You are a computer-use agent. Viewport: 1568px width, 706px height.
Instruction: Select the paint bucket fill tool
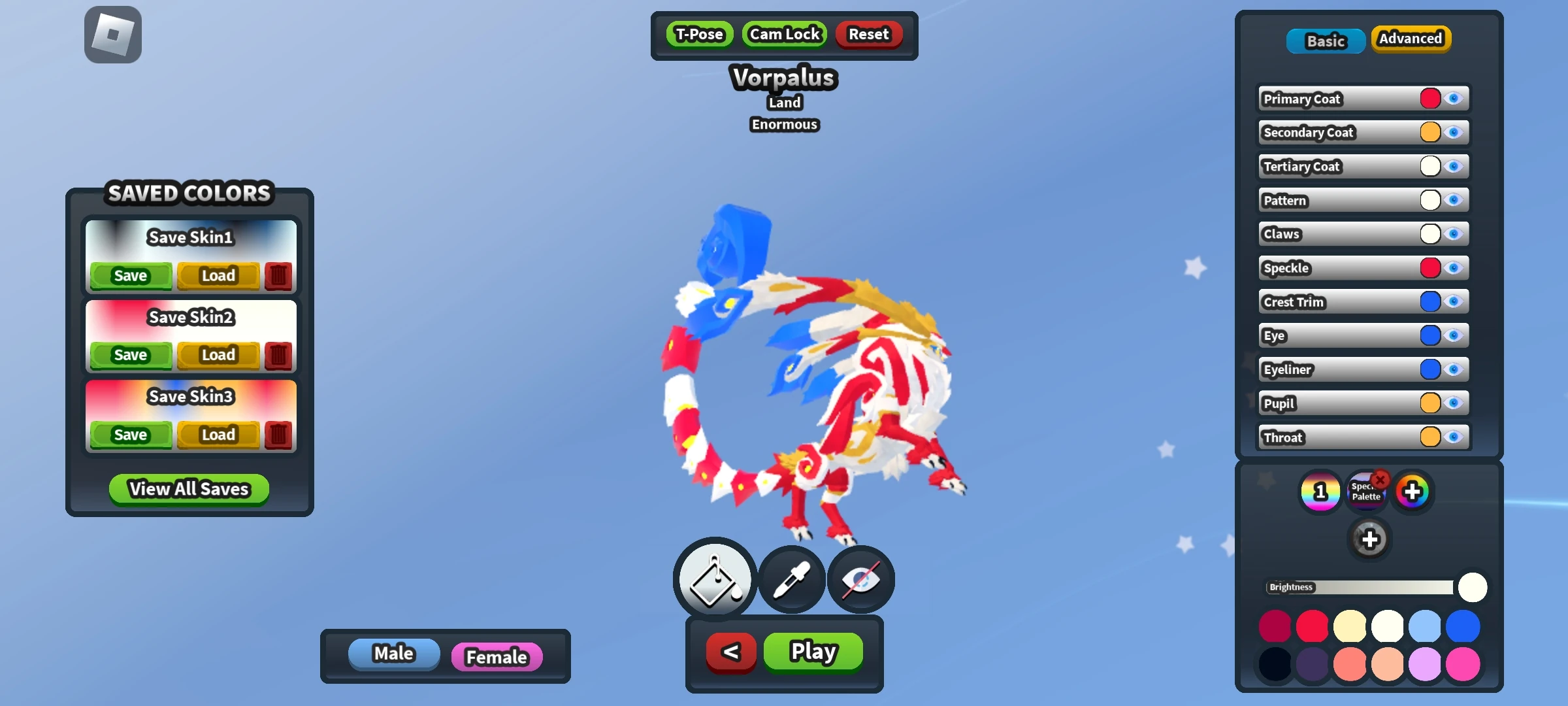pyautogui.click(x=713, y=579)
